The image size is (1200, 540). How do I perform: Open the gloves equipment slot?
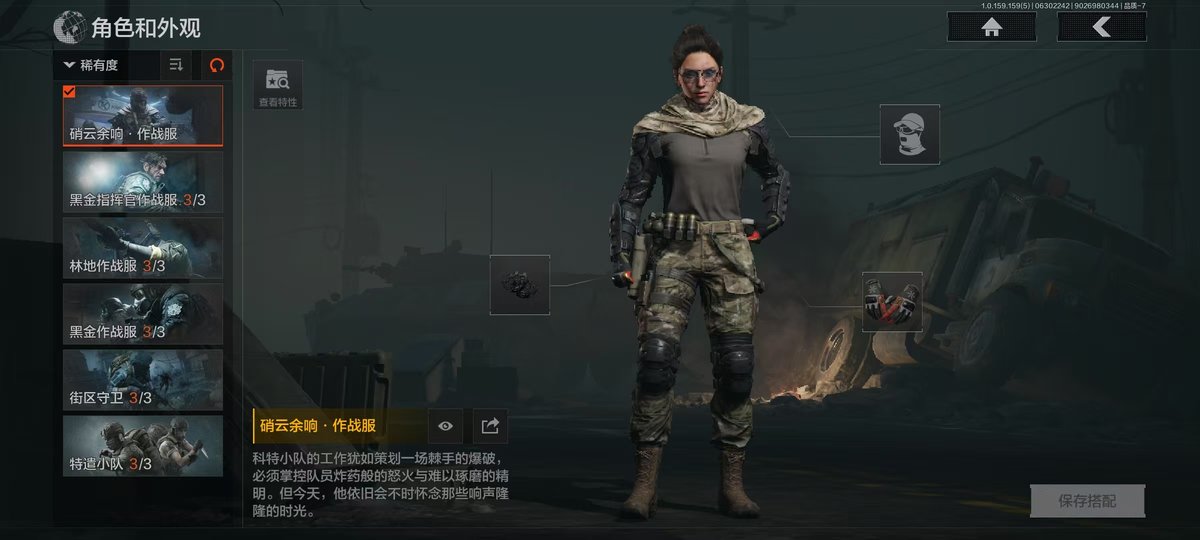click(892, 301)
